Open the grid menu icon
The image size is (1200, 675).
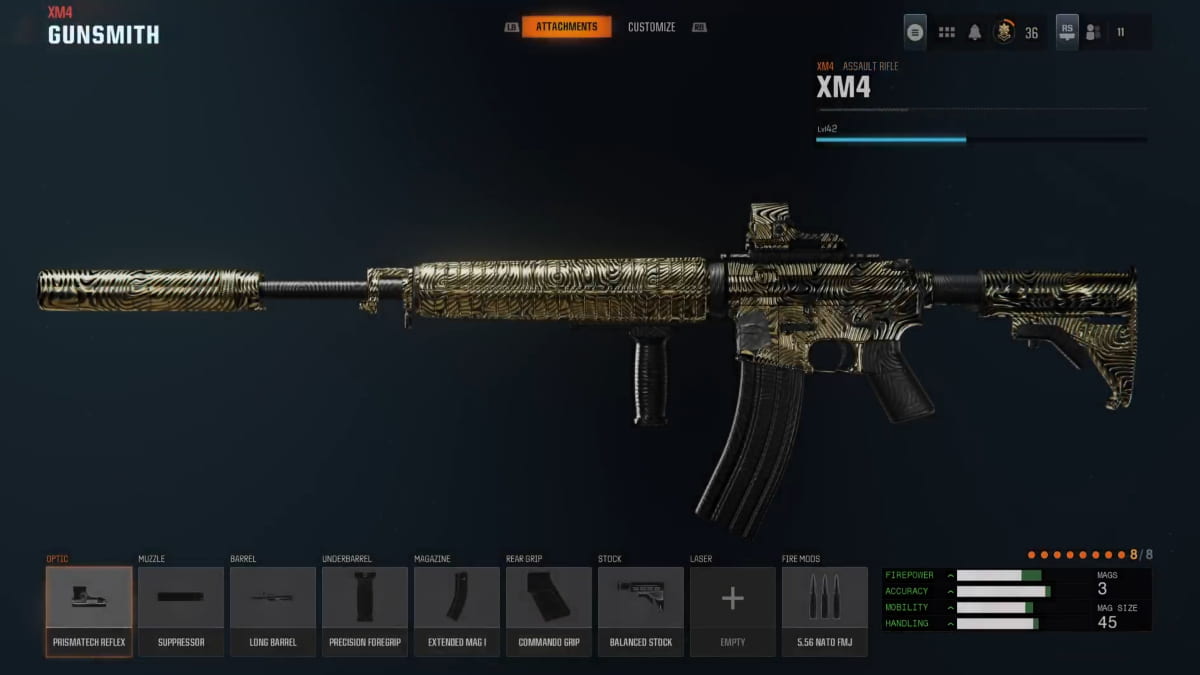tap(946, 32)
